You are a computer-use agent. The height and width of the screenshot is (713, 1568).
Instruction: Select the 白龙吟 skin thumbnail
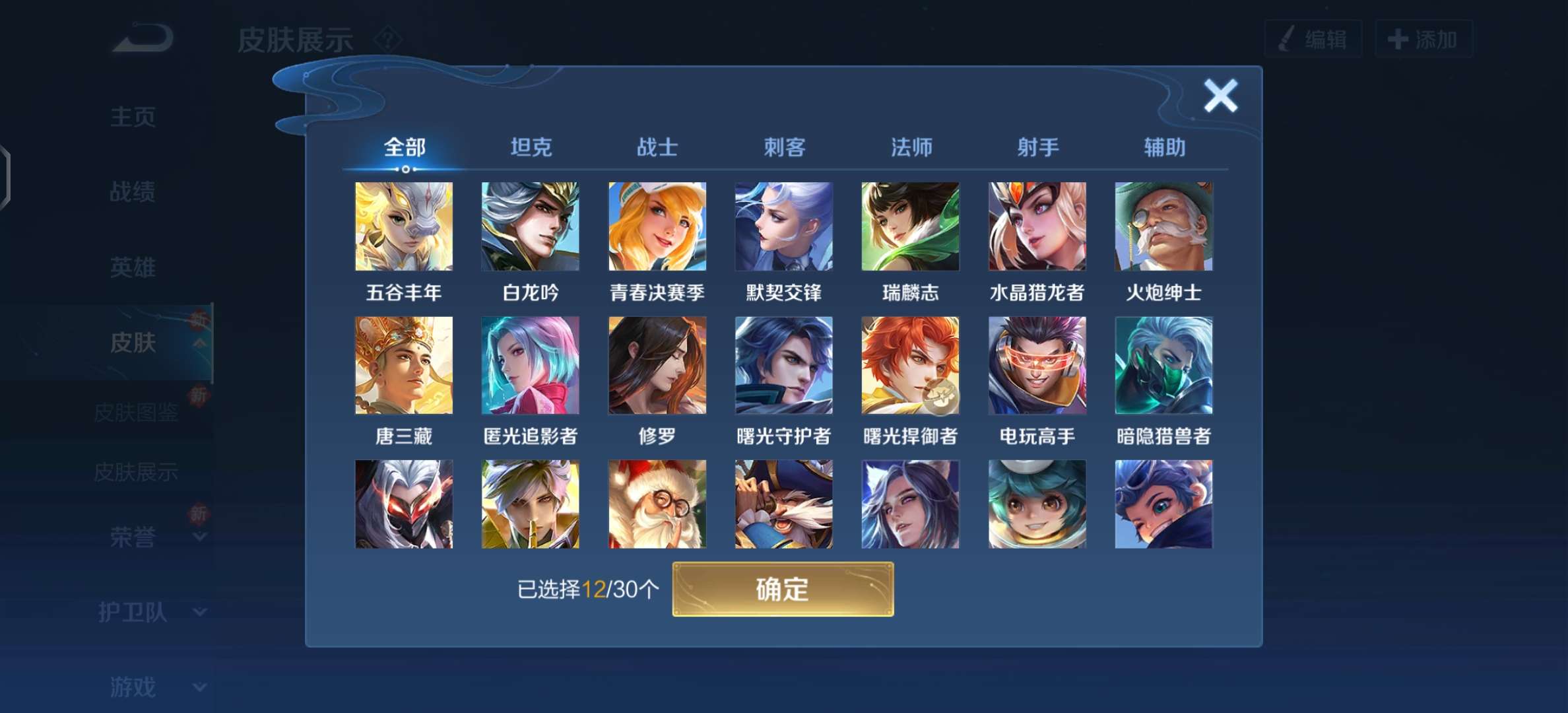[x=530, y=226]
